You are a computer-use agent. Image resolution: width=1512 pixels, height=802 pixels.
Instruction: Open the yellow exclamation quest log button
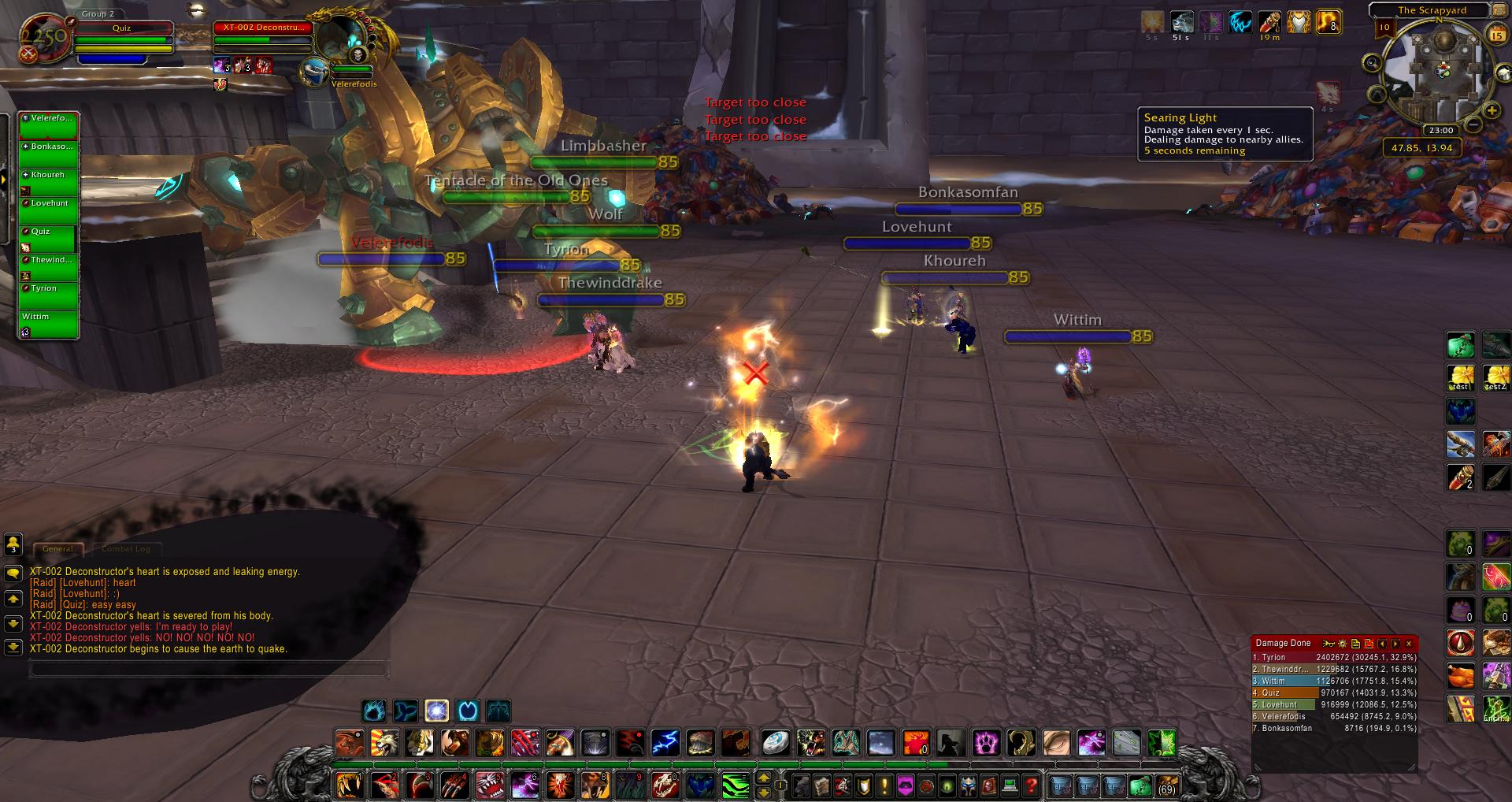coord(884,785)
